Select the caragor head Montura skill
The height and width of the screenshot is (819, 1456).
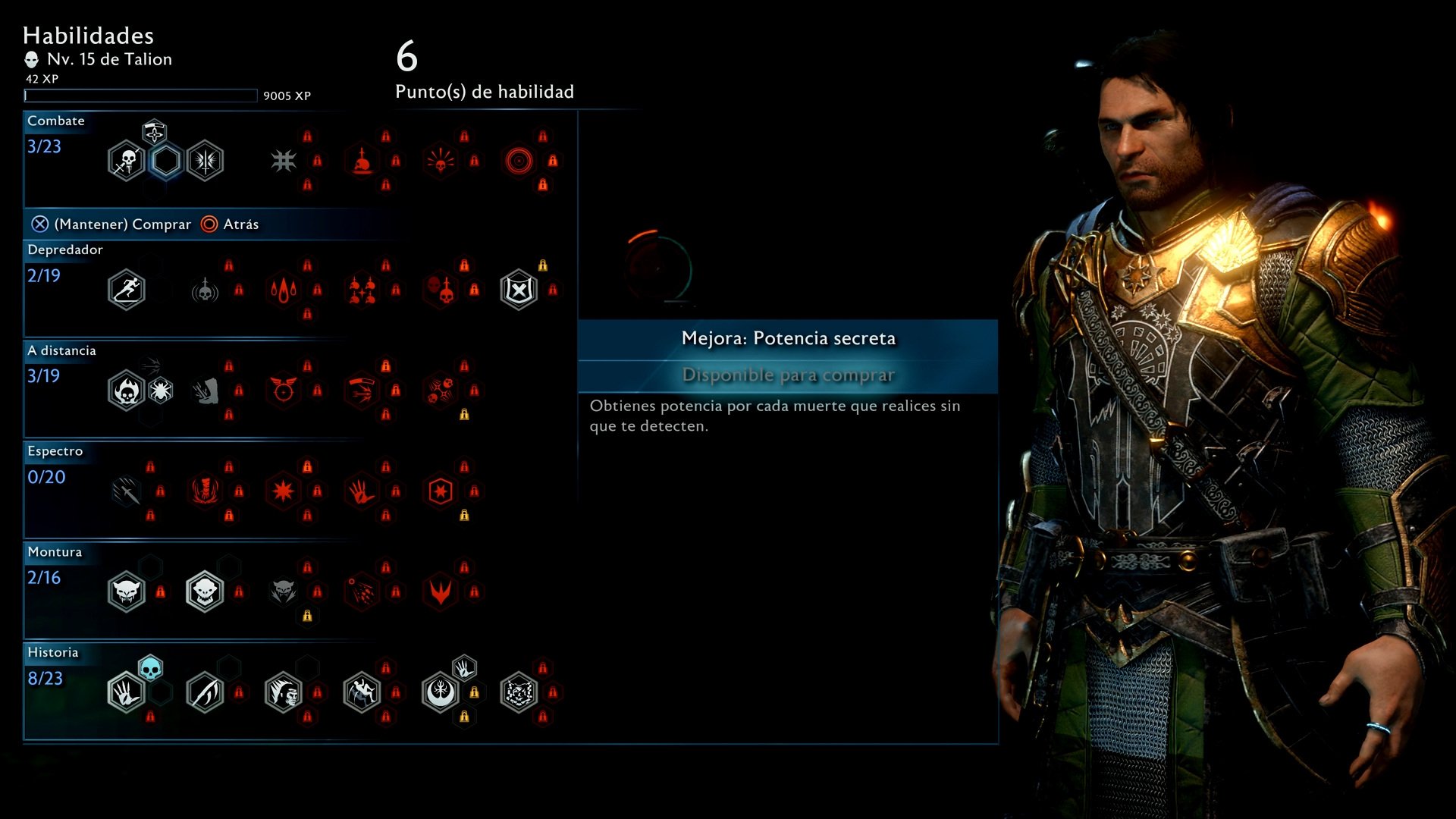(x=126, y=591)
